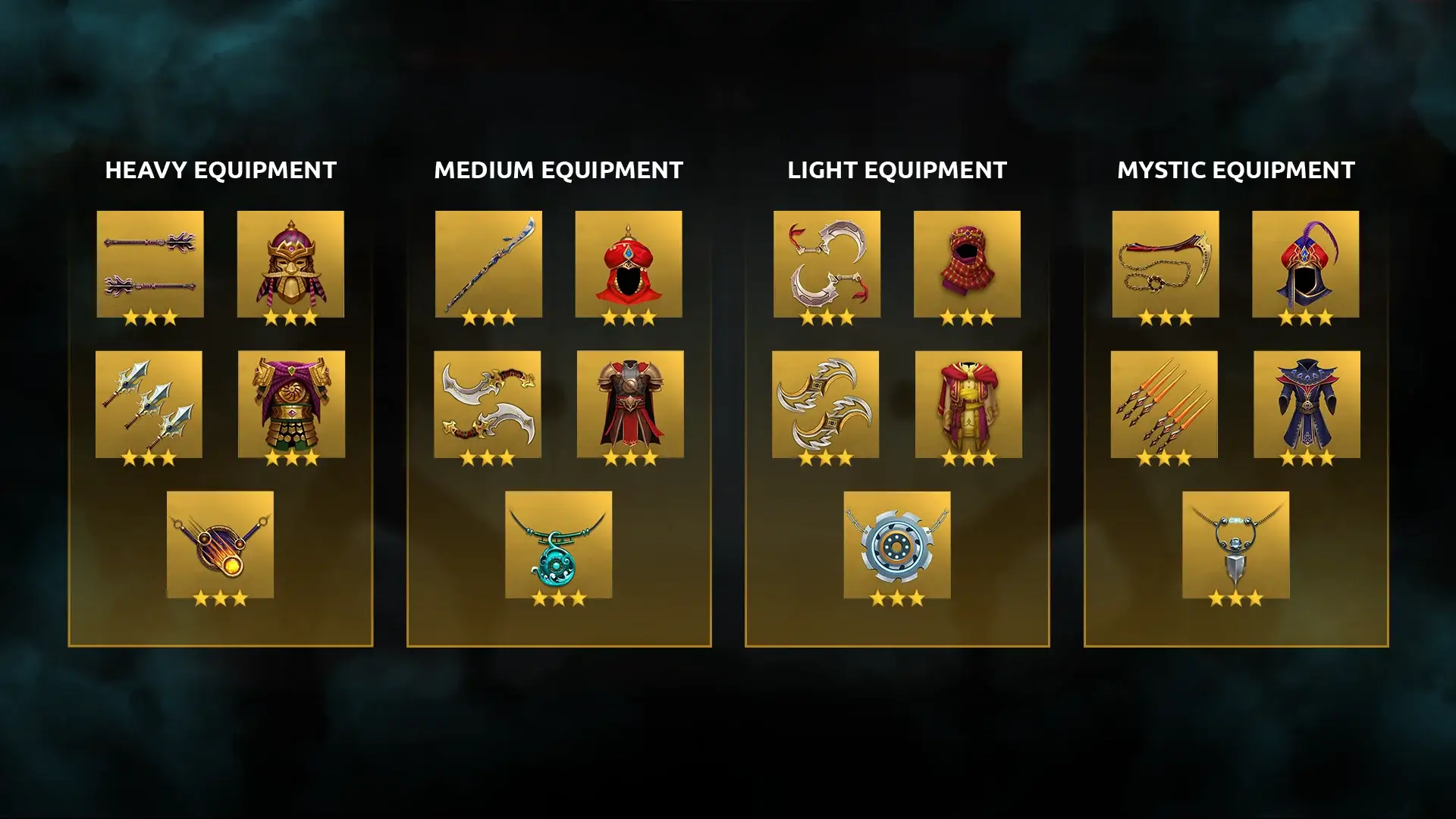Select the dark blue mystic robe

pos(1307,404)
